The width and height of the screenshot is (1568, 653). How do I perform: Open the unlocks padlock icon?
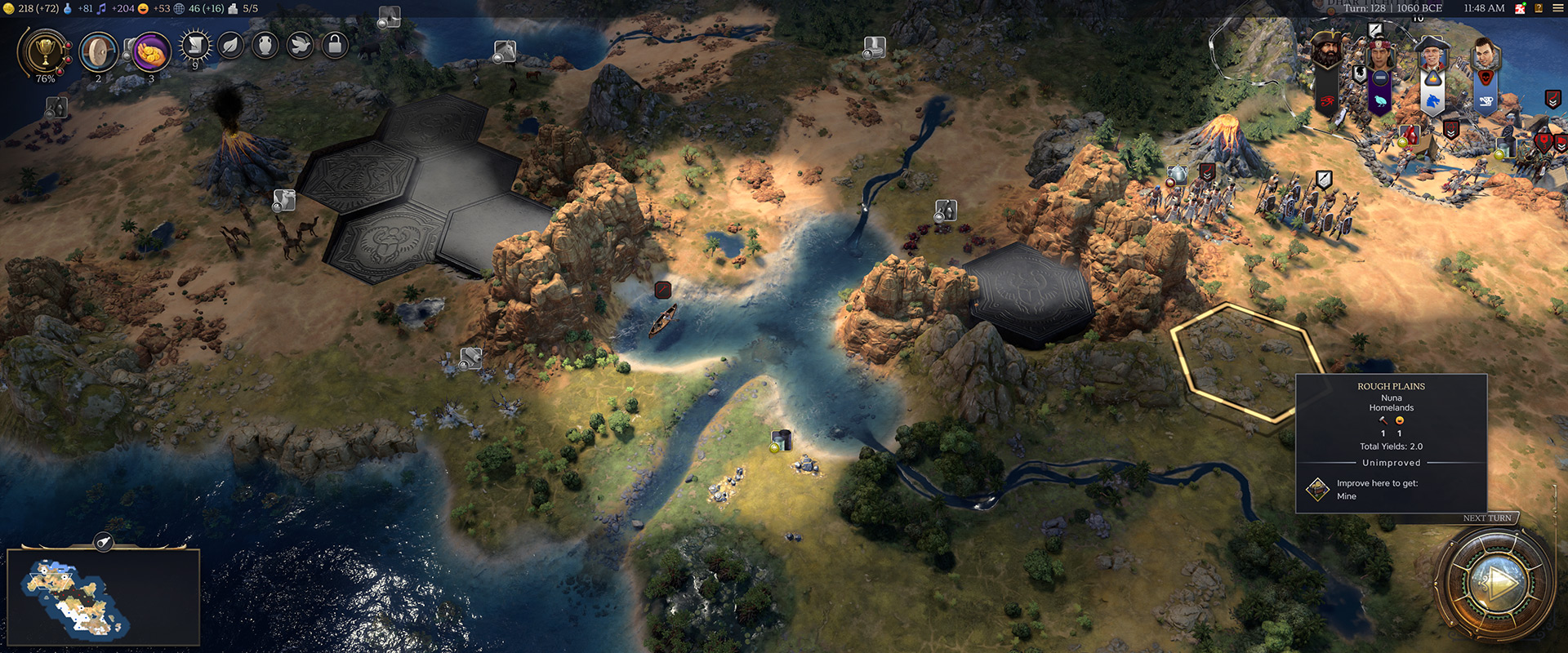[x=335, y=46]
